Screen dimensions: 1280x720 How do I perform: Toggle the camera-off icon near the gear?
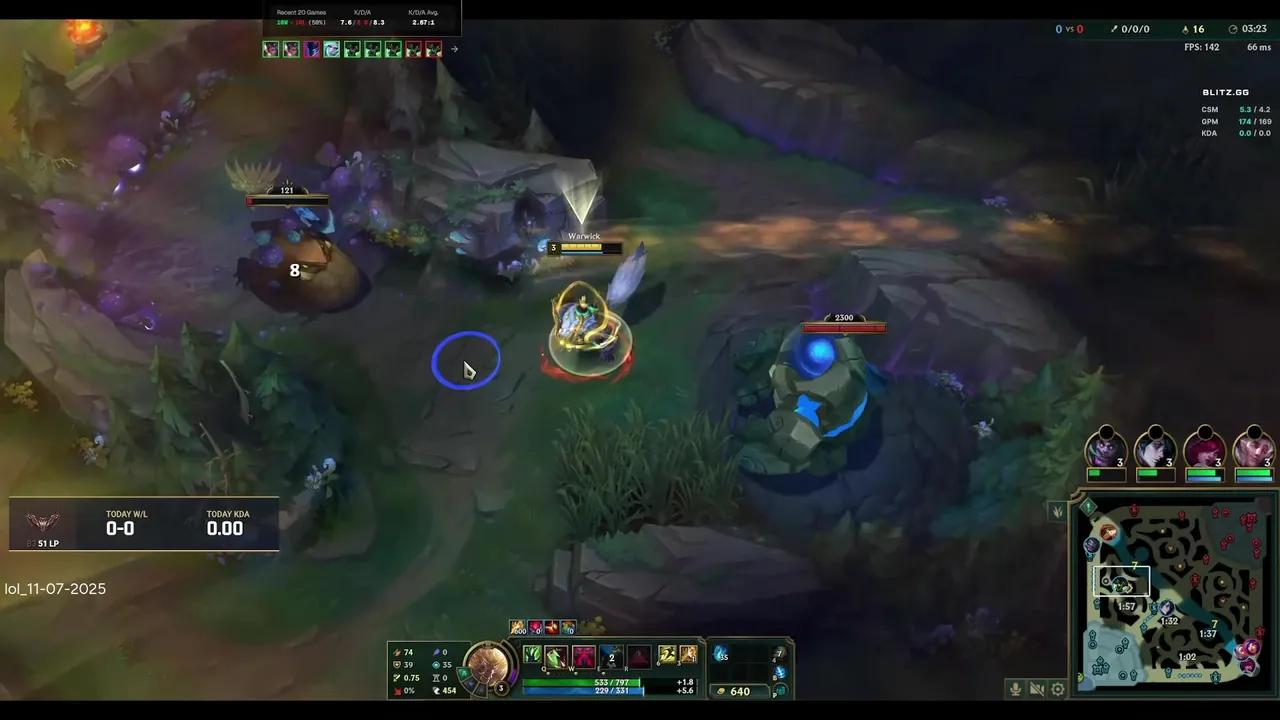[1037, 689]
